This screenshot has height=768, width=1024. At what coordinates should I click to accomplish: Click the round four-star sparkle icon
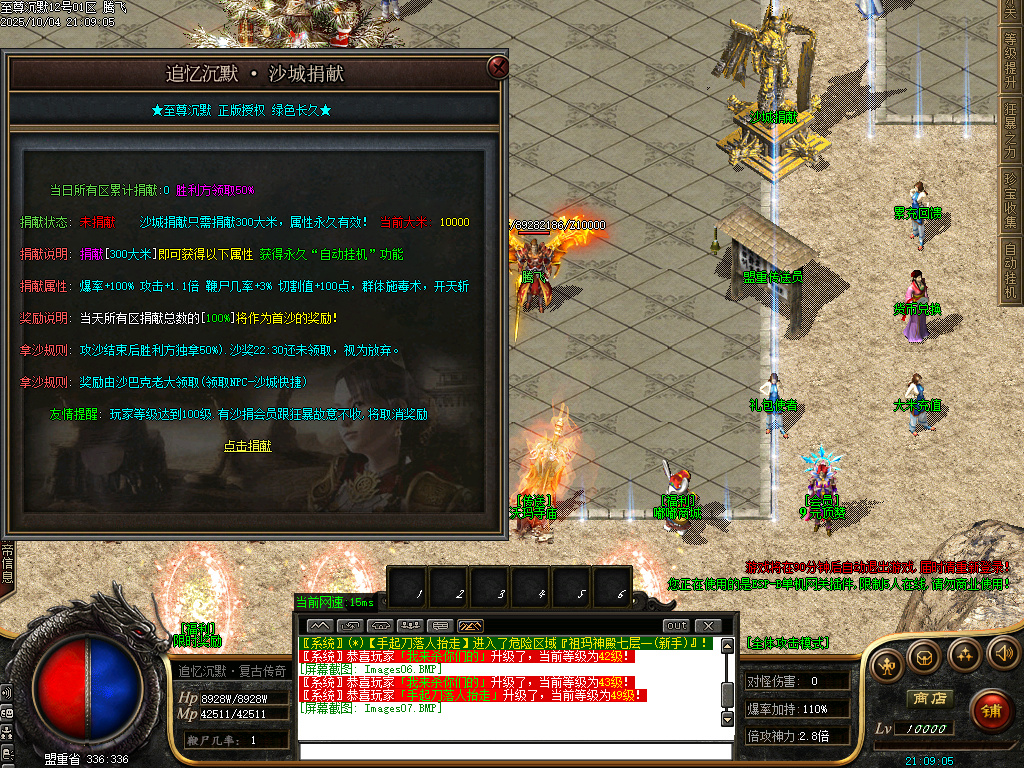(964, 655)
